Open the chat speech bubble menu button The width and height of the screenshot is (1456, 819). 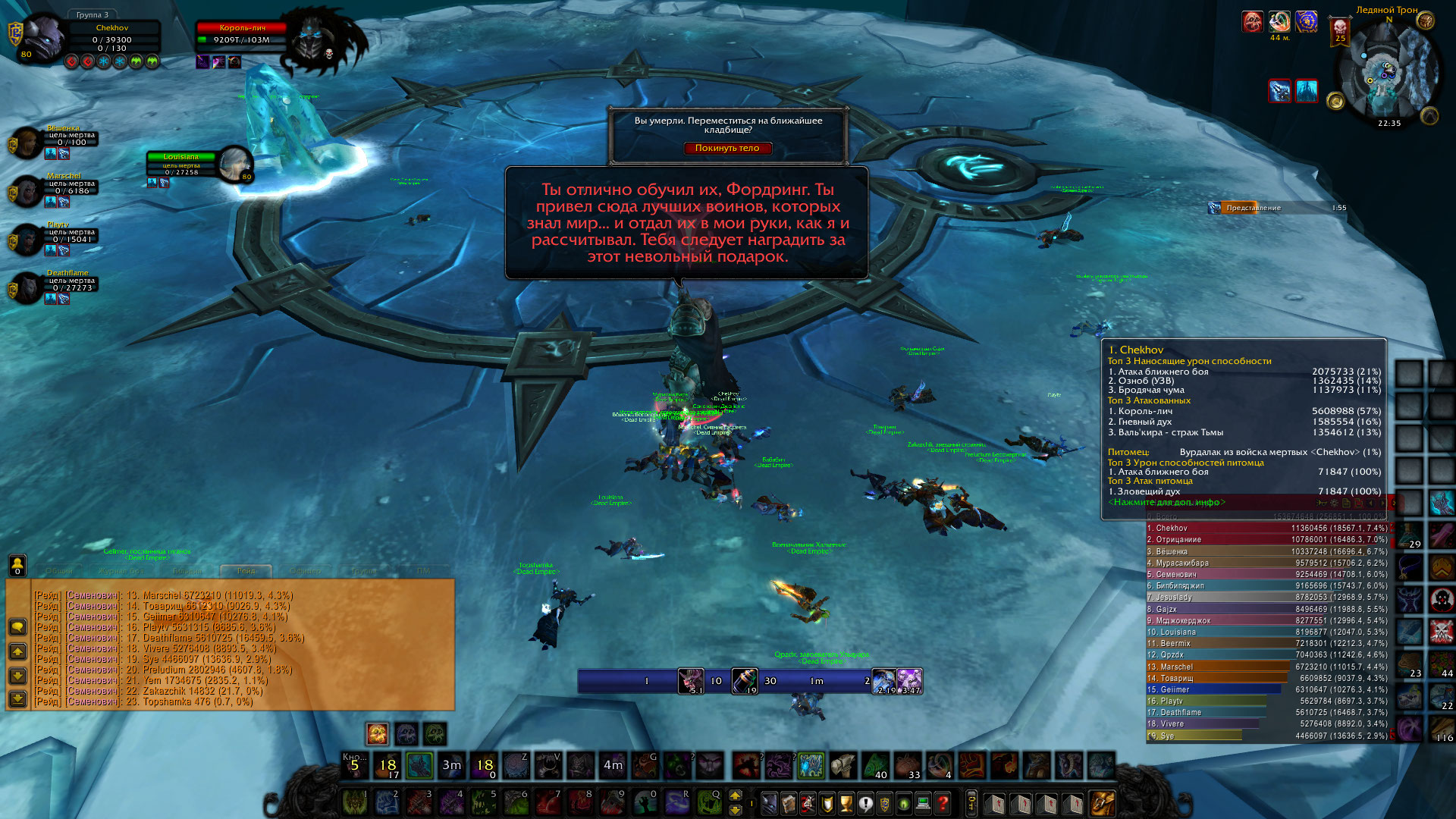pos(17,627)
